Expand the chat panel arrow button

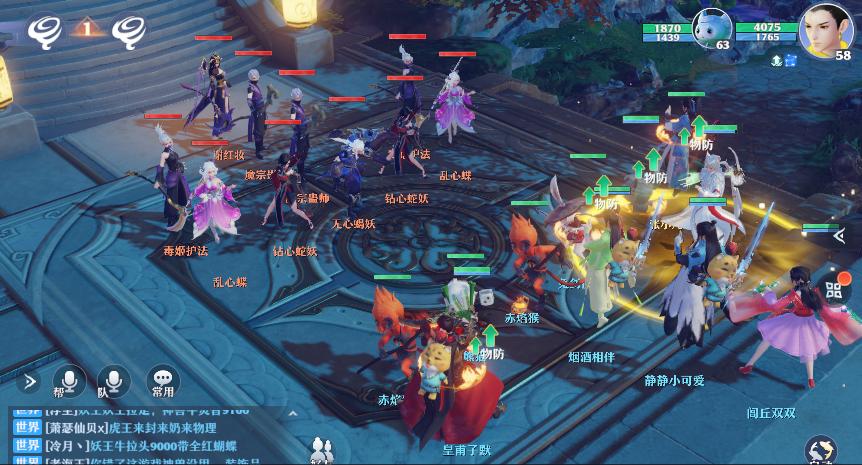31,380
